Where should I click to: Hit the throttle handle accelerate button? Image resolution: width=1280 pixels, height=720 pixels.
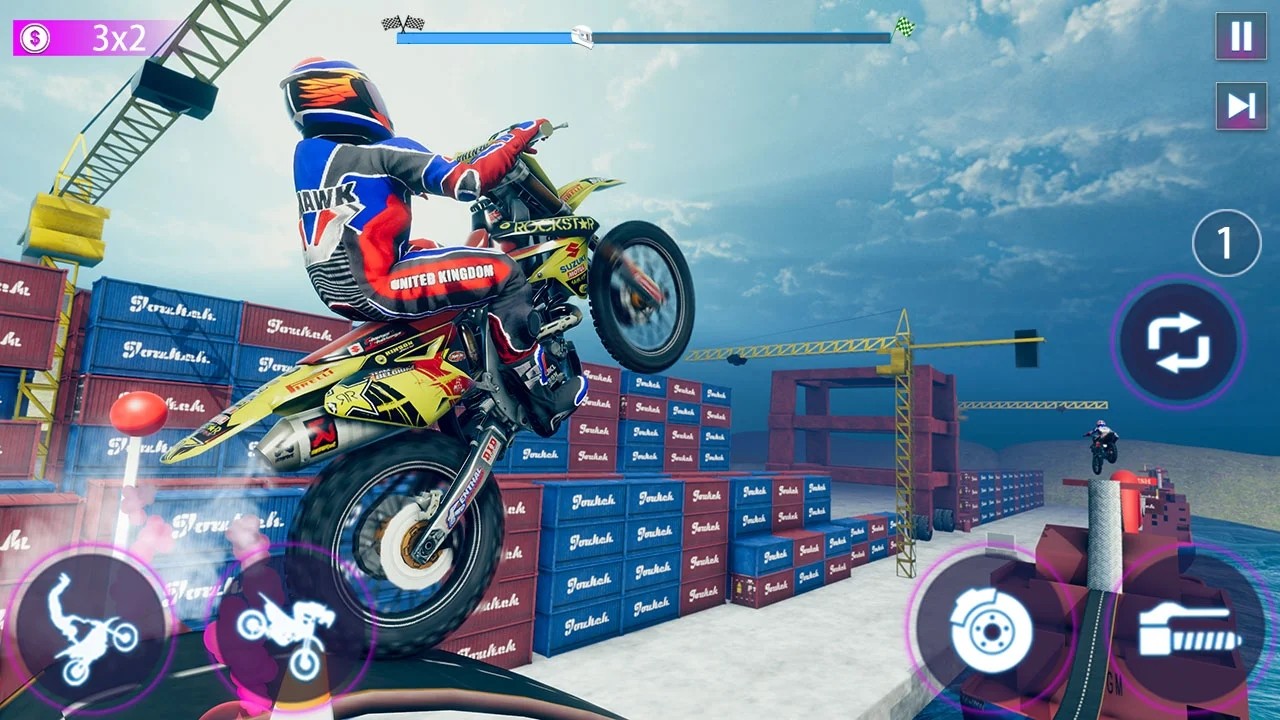pos(1188,628)
